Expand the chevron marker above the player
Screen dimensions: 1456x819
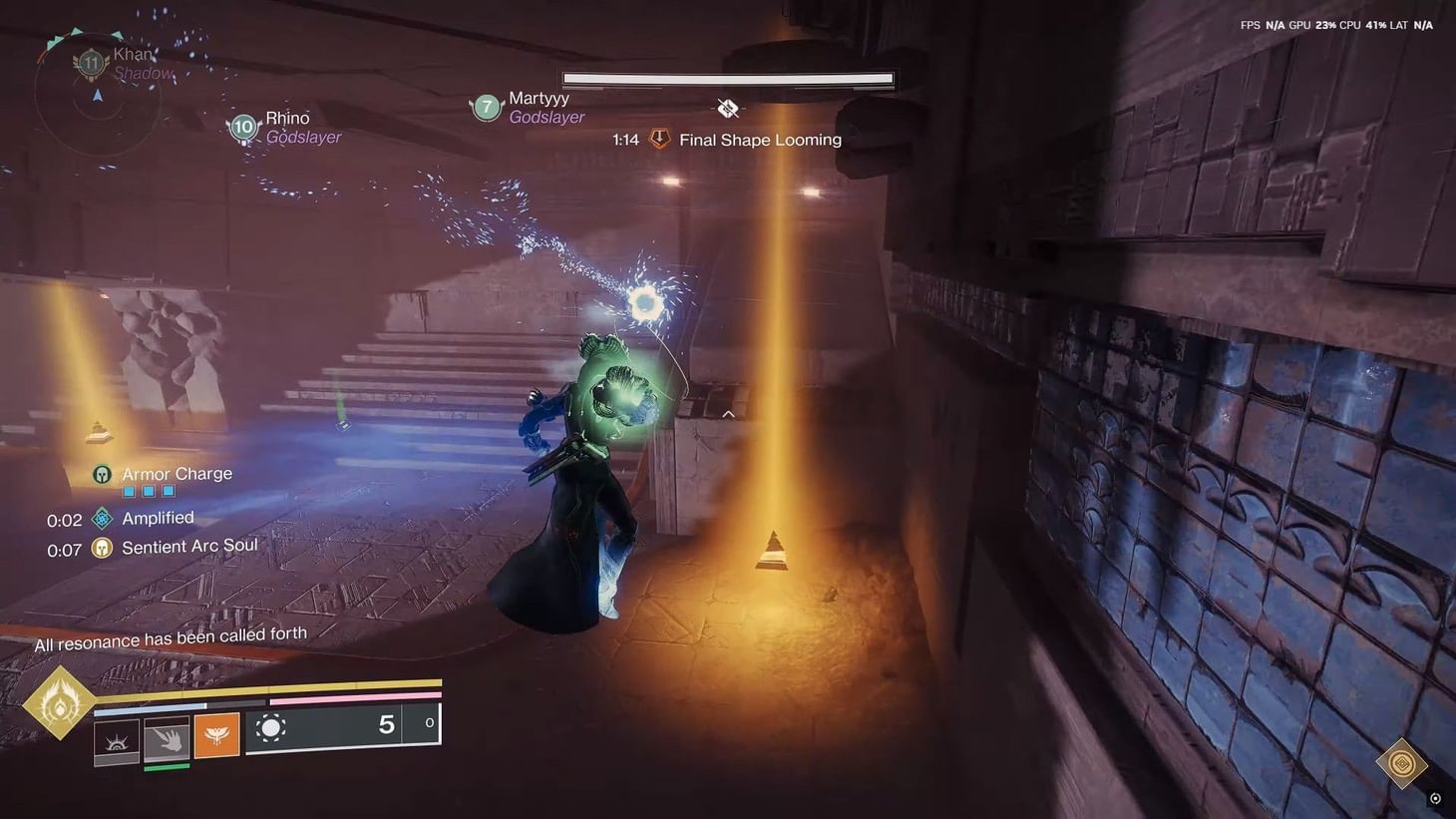pos(728,413)
